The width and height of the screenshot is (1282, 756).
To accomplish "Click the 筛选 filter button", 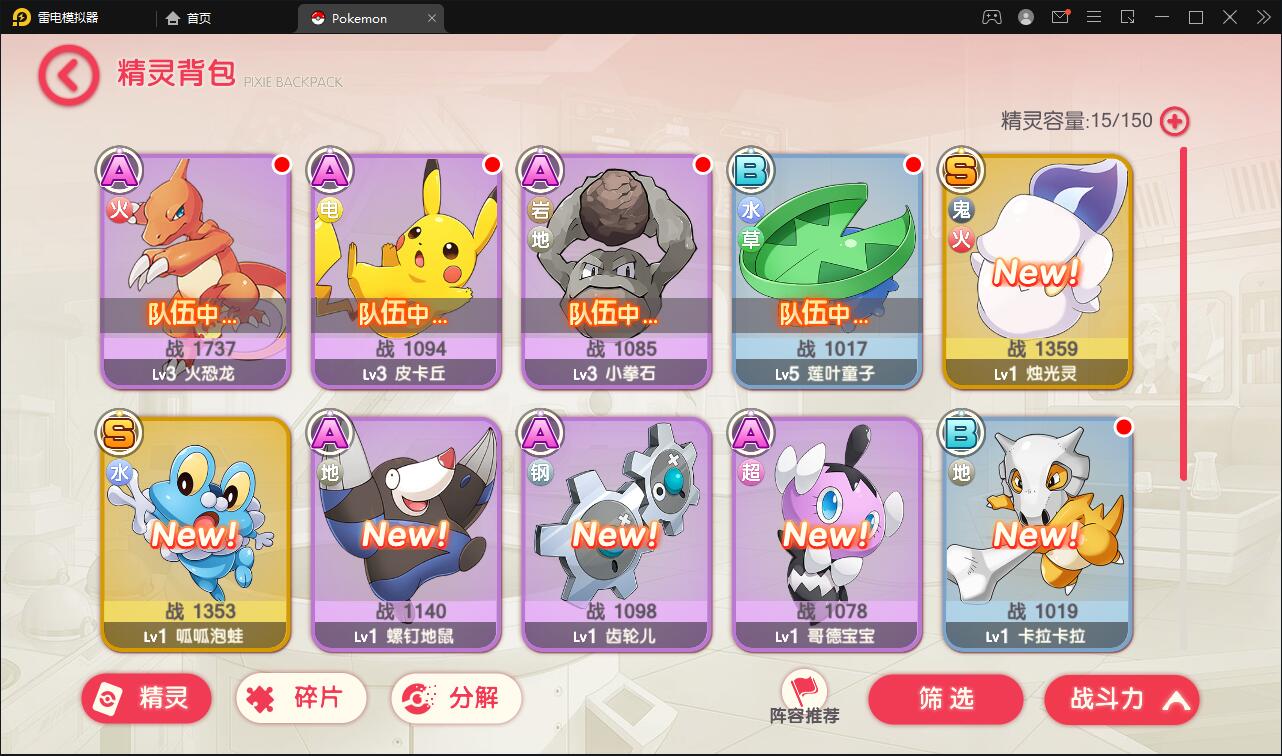I will click(x=945, y=699).
